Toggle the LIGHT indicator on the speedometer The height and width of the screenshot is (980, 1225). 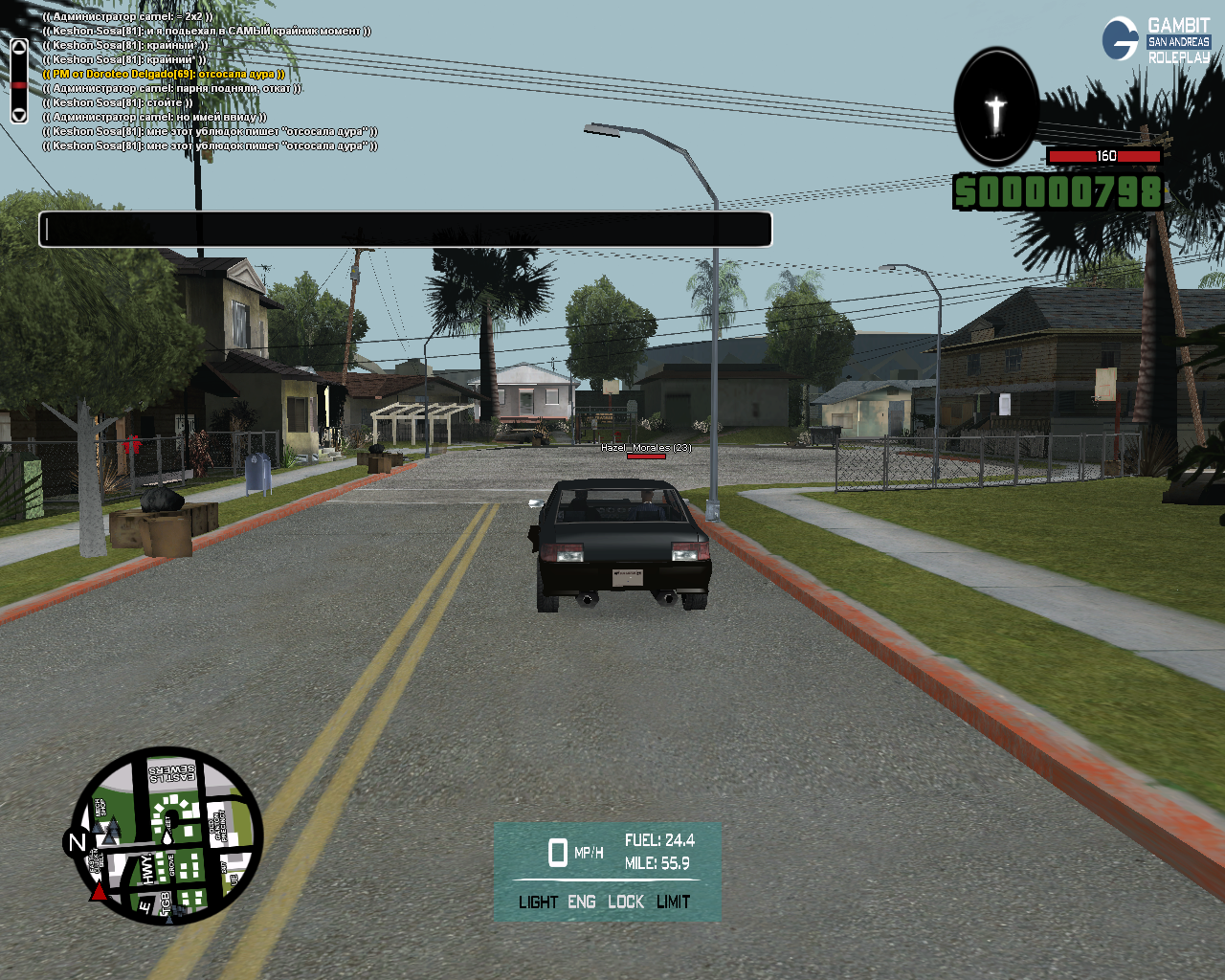[x=538, y=902]
